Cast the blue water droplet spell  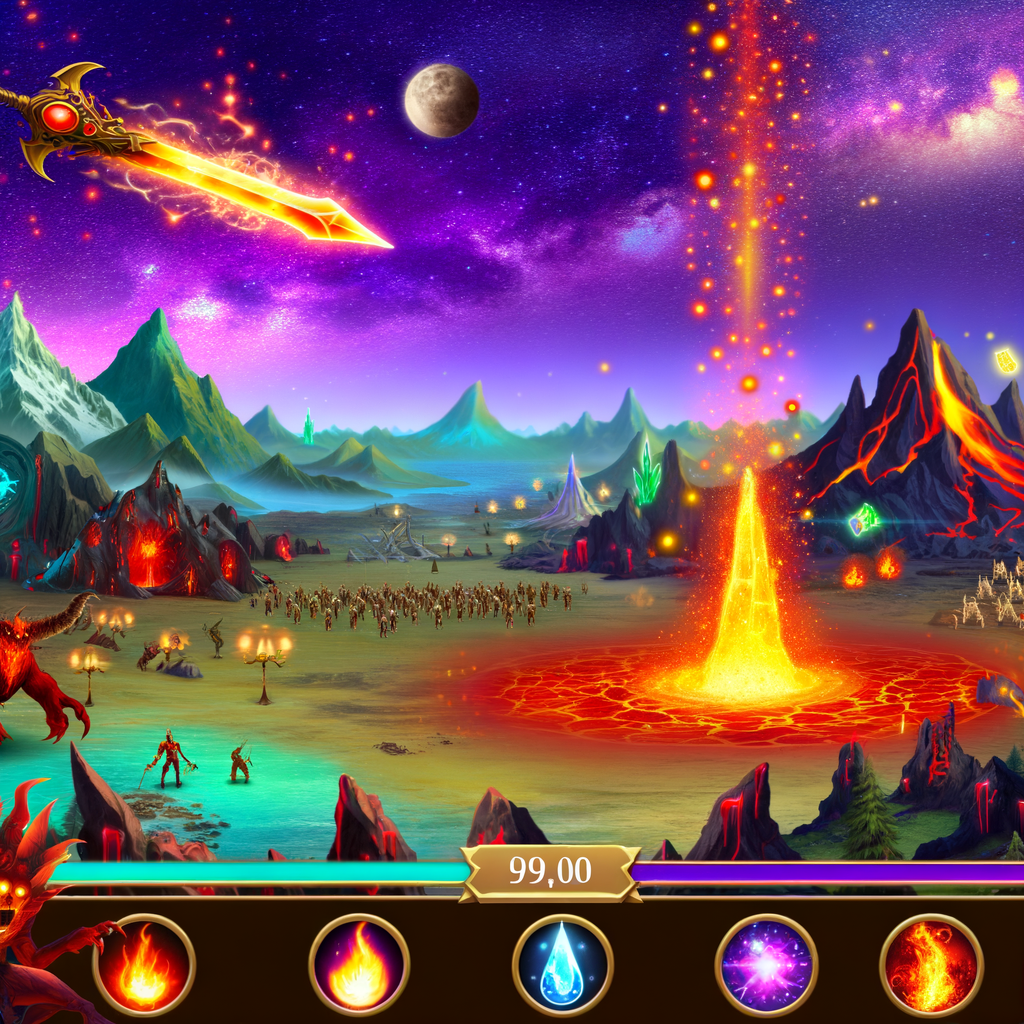pos(562,965)
